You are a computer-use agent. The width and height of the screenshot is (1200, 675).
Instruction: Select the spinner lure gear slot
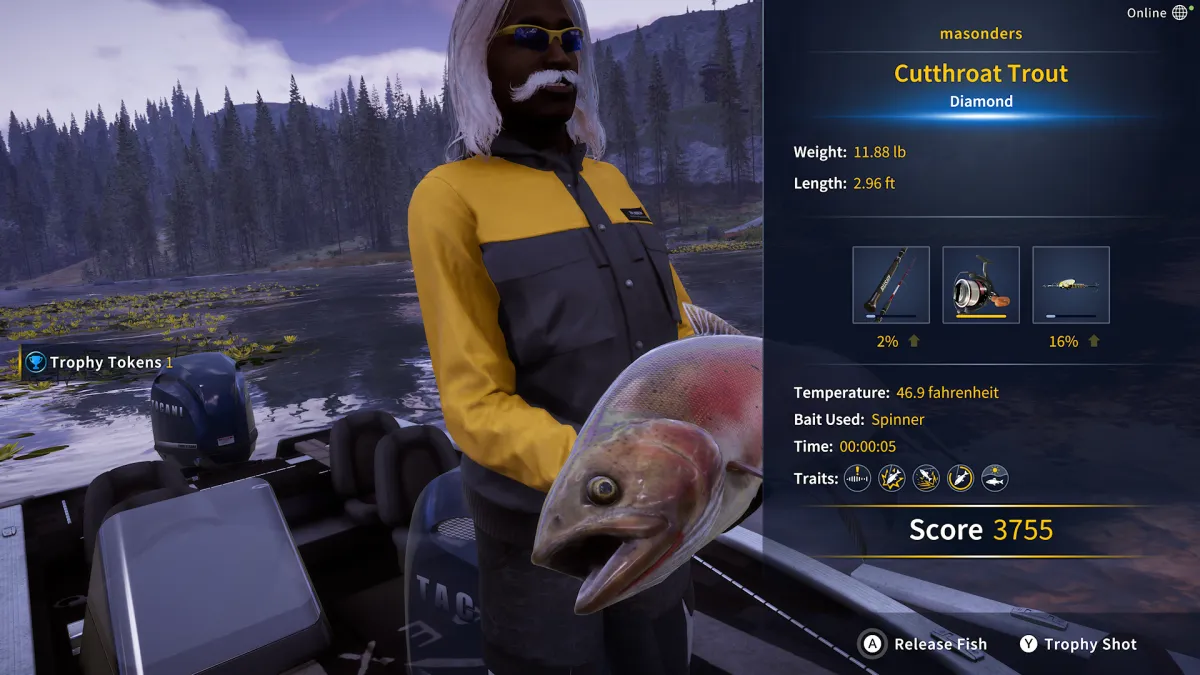[1071, 285]
